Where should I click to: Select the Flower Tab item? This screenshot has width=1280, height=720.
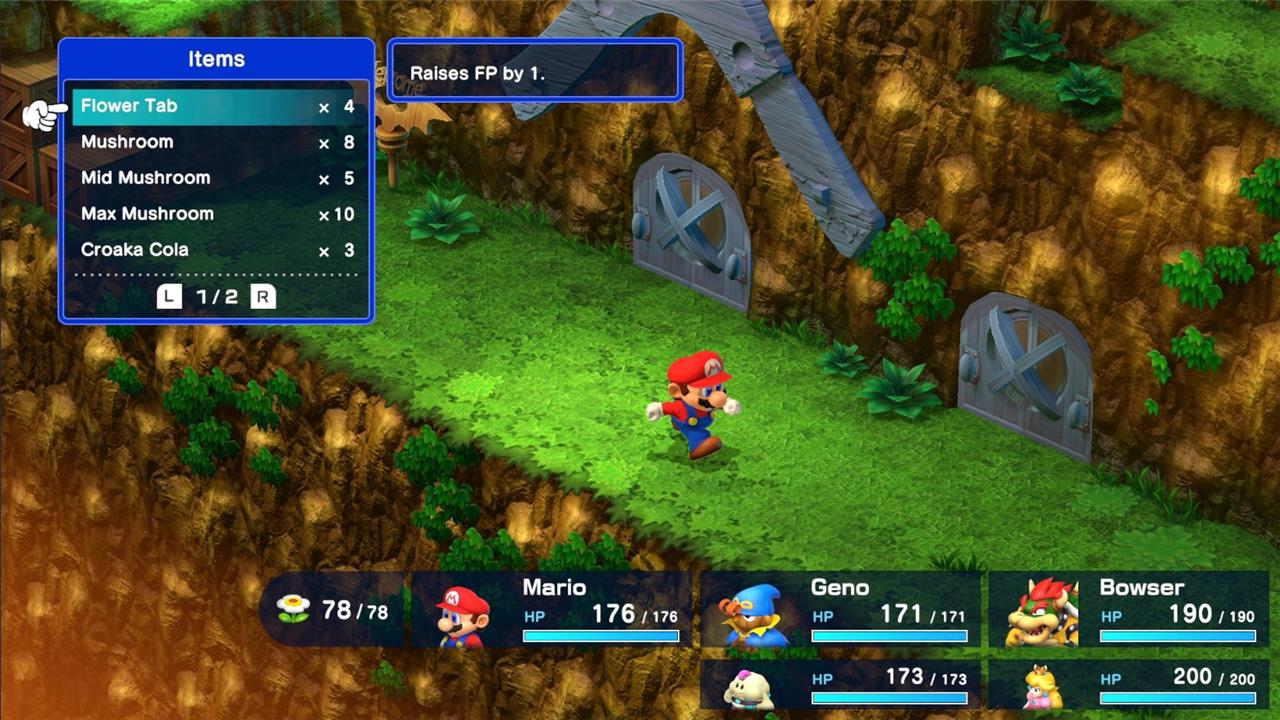pos(215,106)
